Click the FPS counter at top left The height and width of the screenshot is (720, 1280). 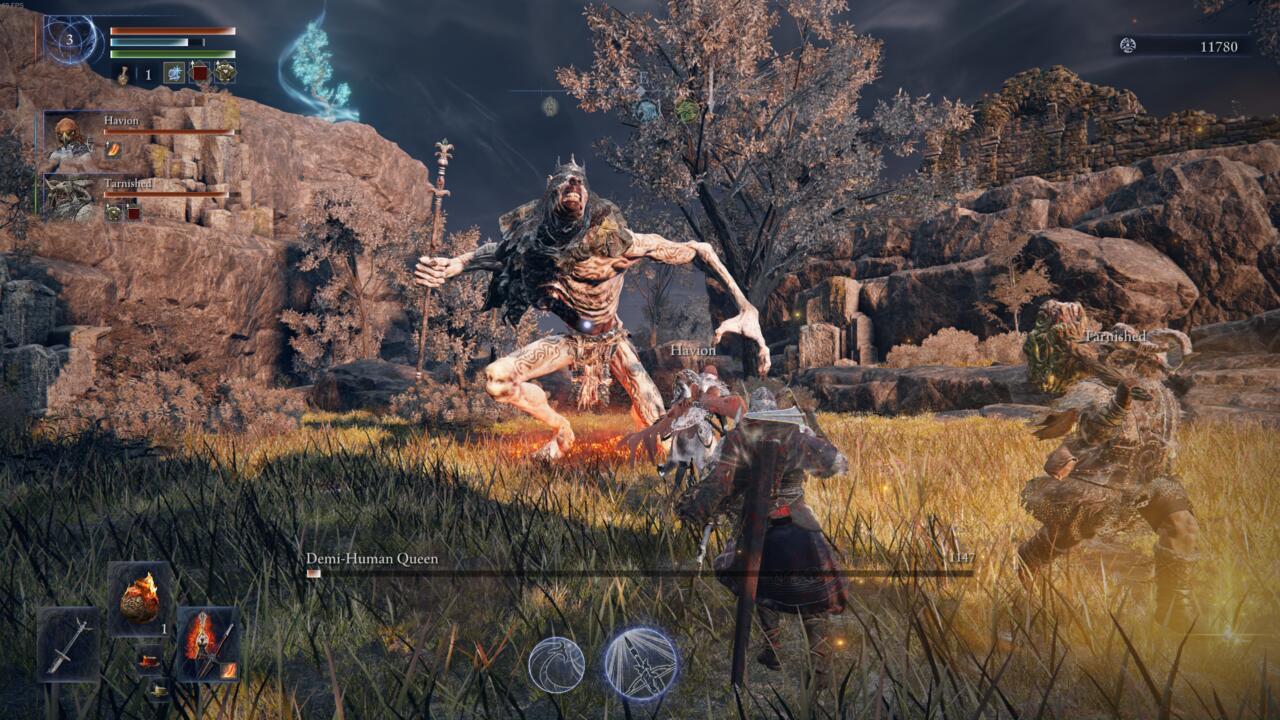(x=13, y=5)
